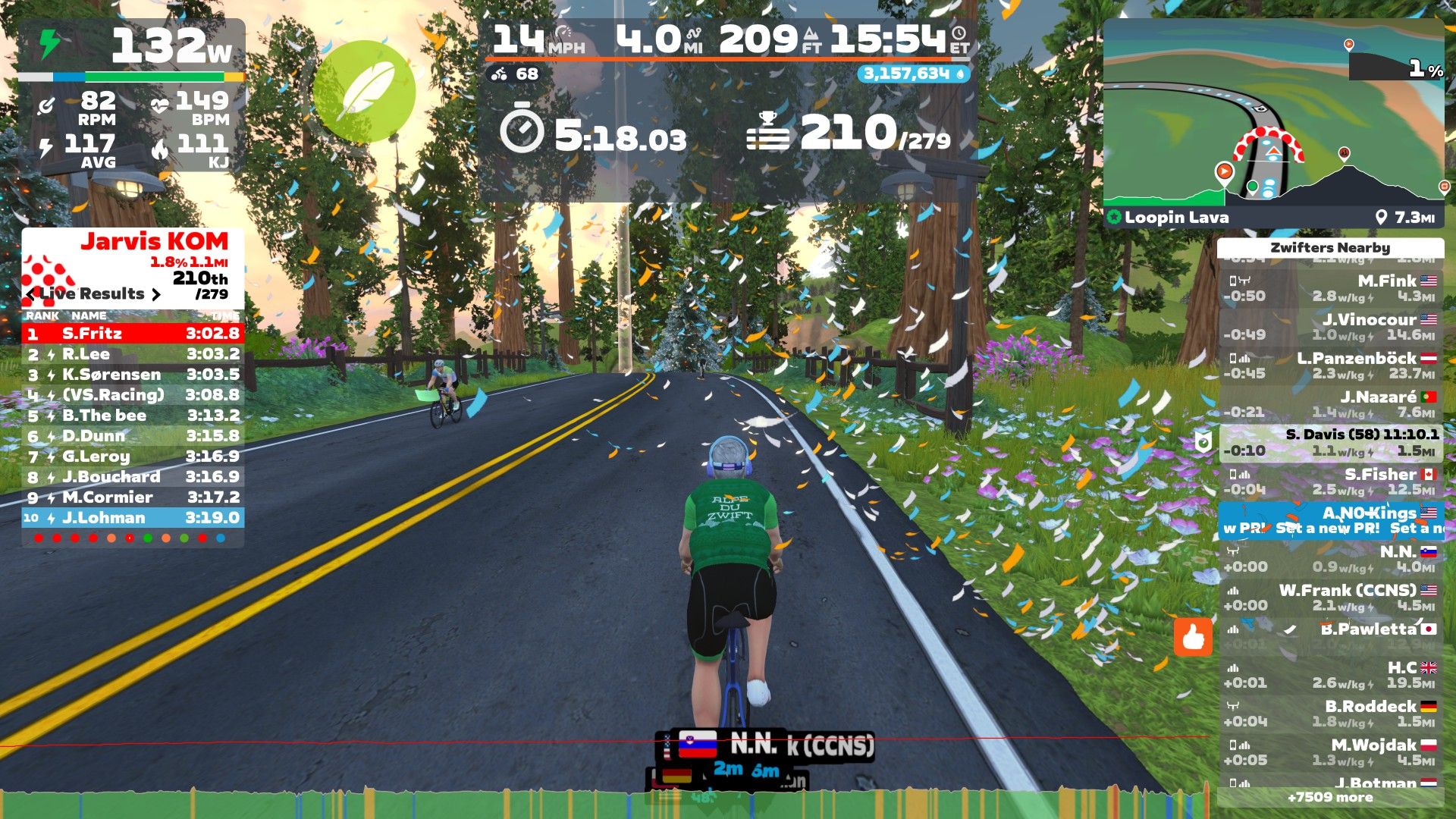Screen dimensions: 1456x819
Task: Select R.Lee leaderboard row
Action: 133,354
